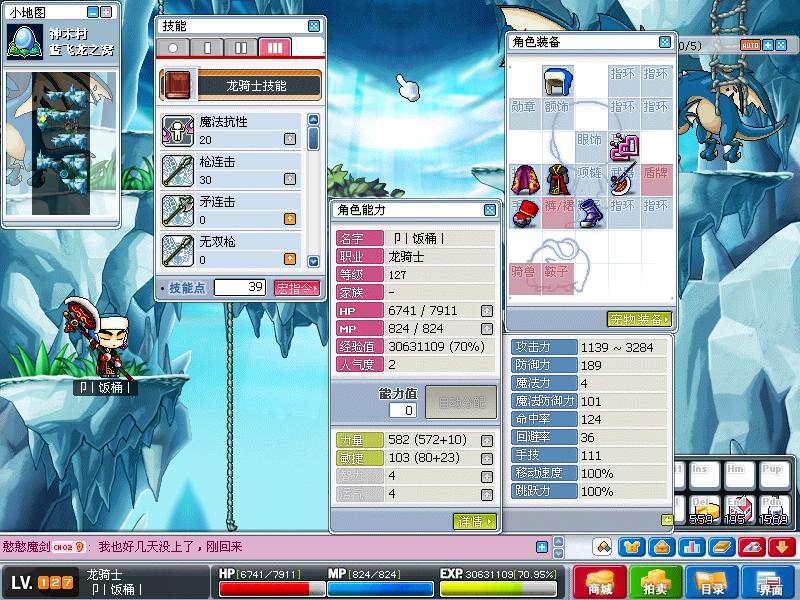Open the 商城 cash shop
The image size is (800, 600).
(599, 583)
